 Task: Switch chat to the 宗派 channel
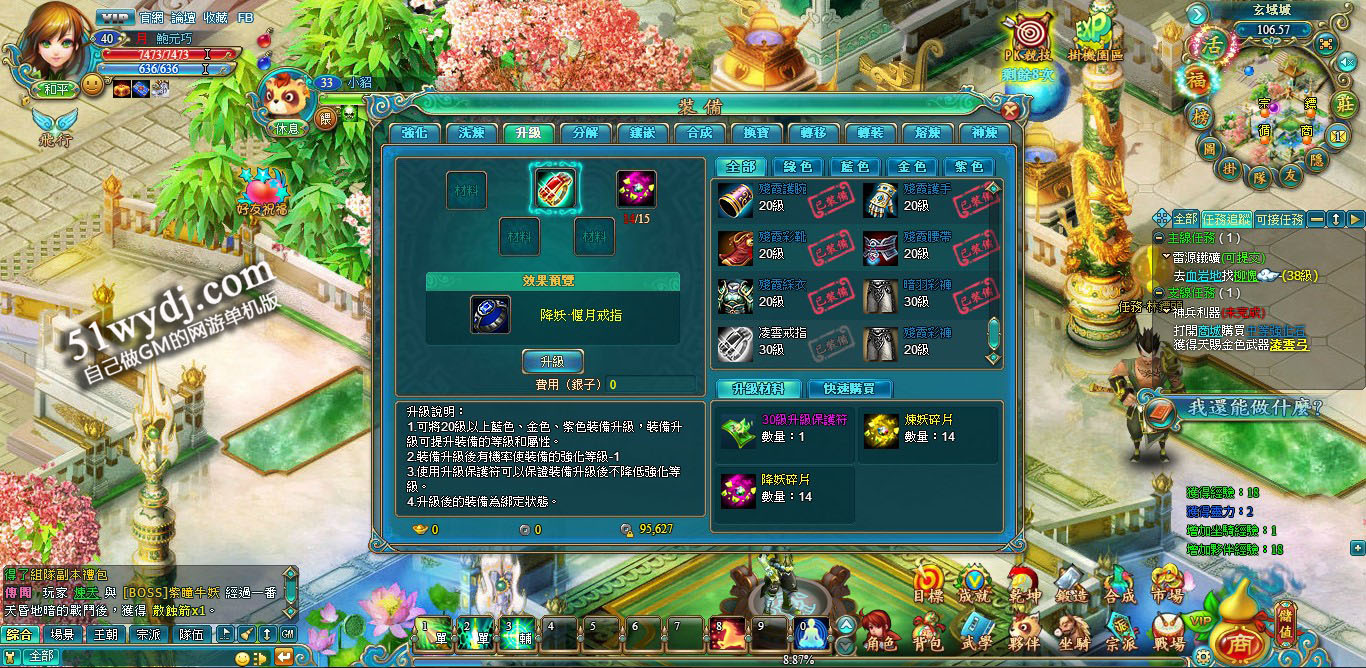tap(149, 634)
